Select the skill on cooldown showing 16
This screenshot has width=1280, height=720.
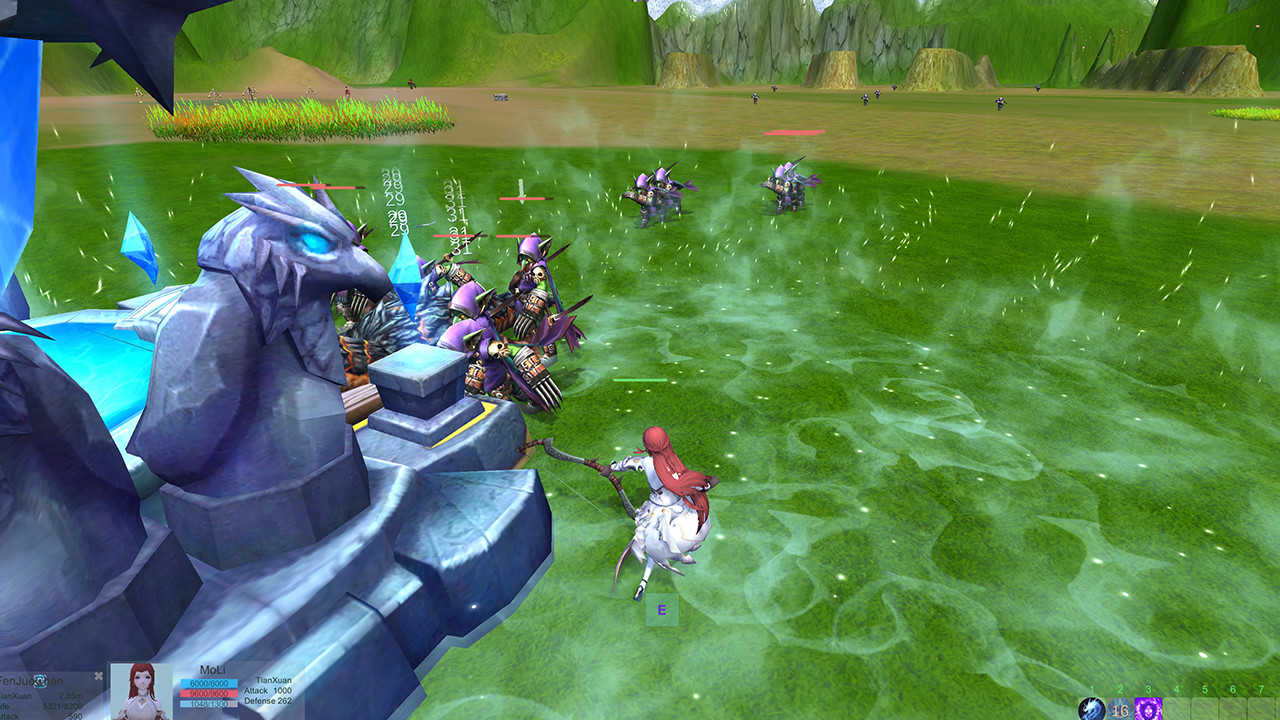(x=1120, y=710)
